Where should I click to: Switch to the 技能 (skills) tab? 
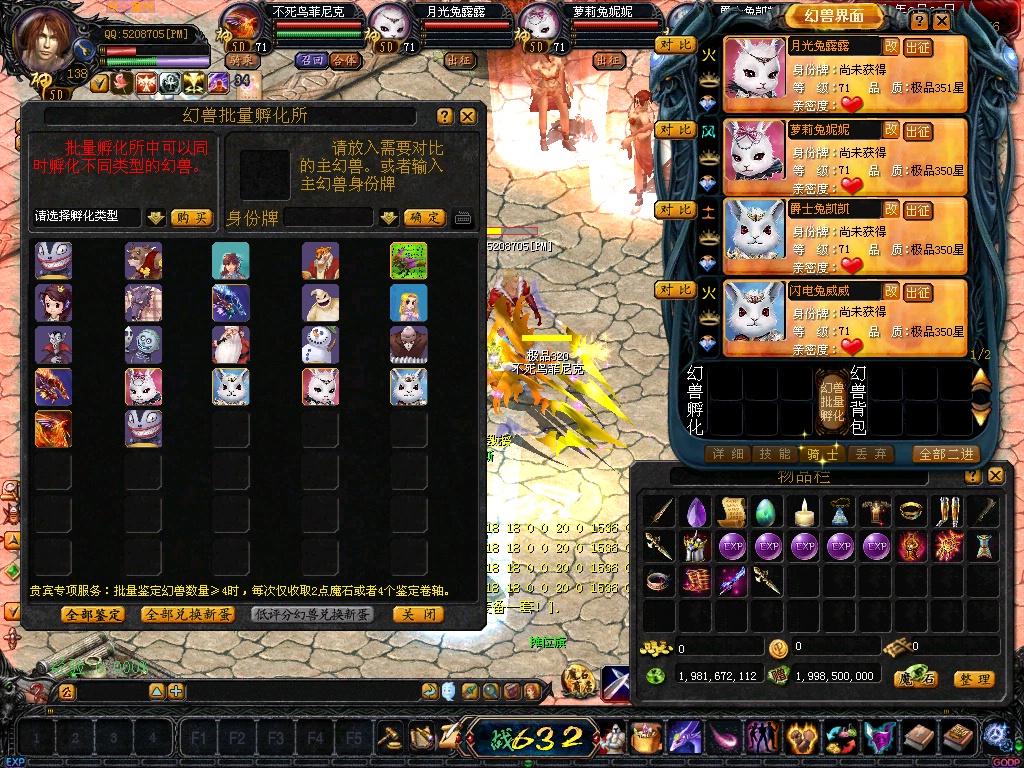776,454
